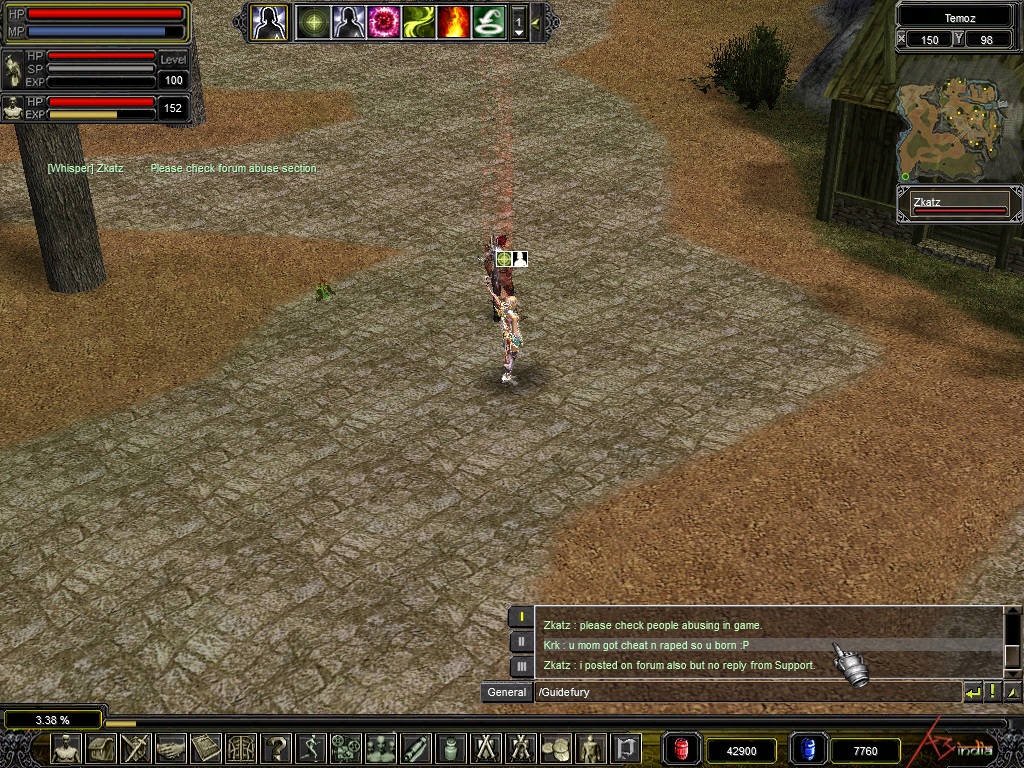
Task: Open the character status toolbar icon
Action: 66,748
